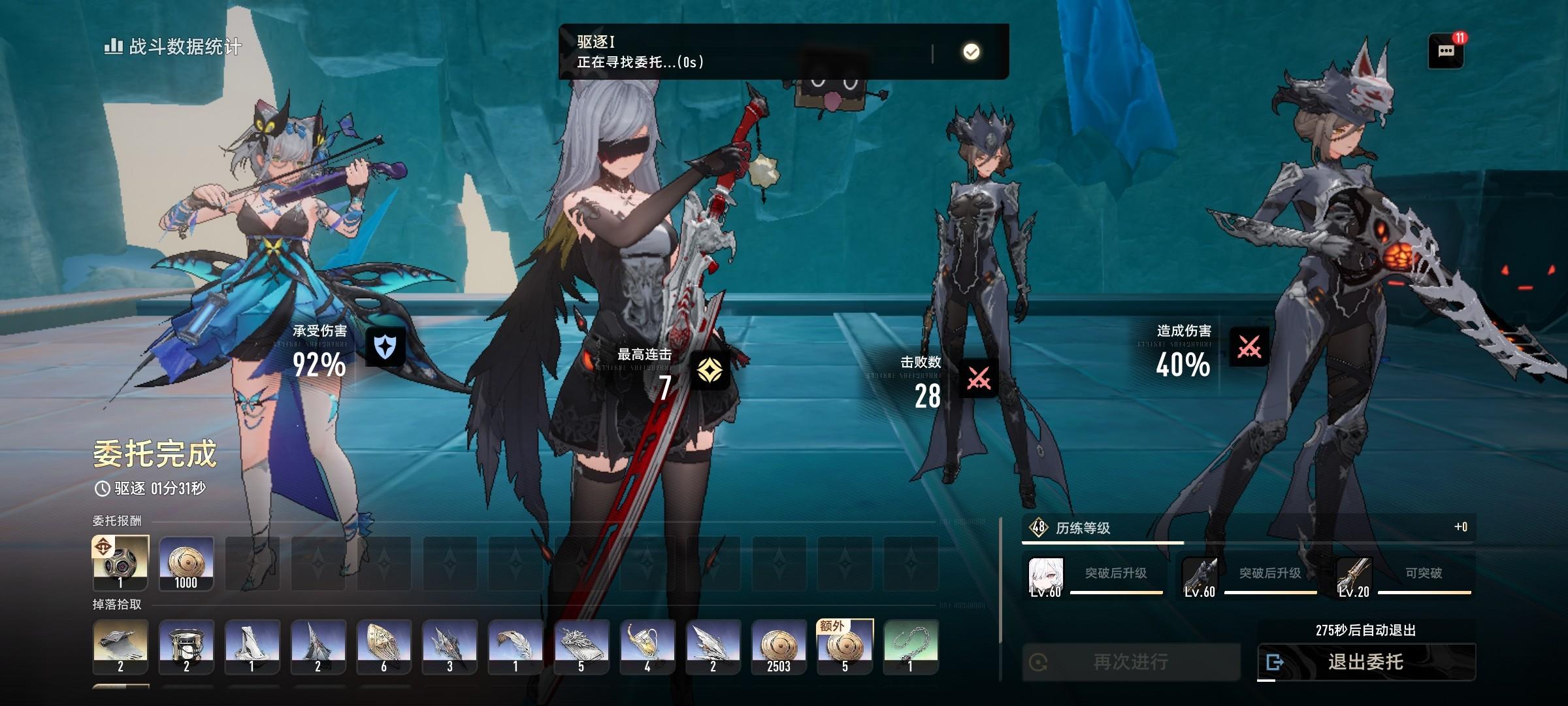1568x706 pixels.
Task: Toggle the checkmark in the 驱逐I matchmaking banner
Action: point(972,52)
